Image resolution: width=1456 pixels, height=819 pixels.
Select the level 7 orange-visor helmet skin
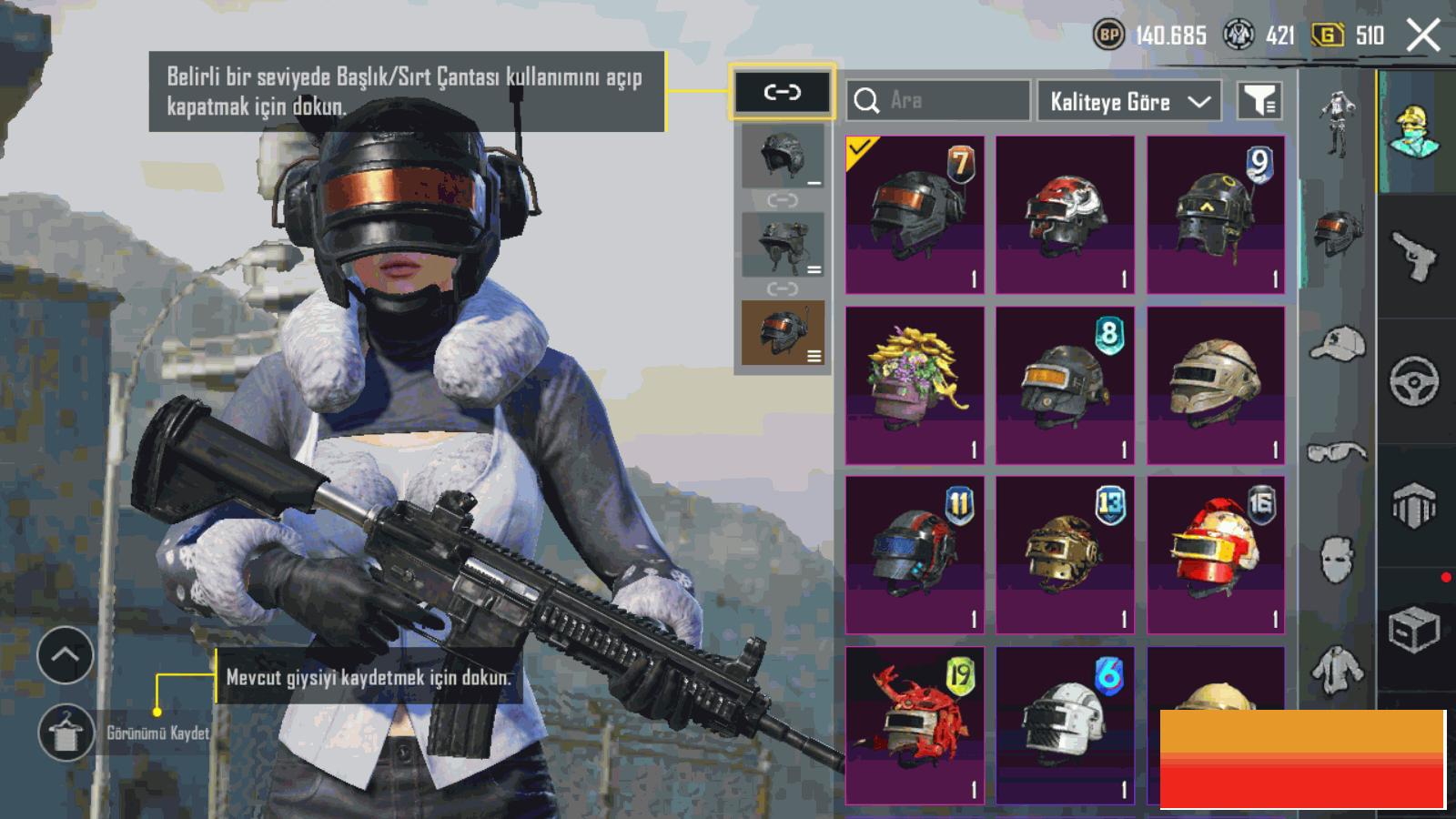(915, 215)
